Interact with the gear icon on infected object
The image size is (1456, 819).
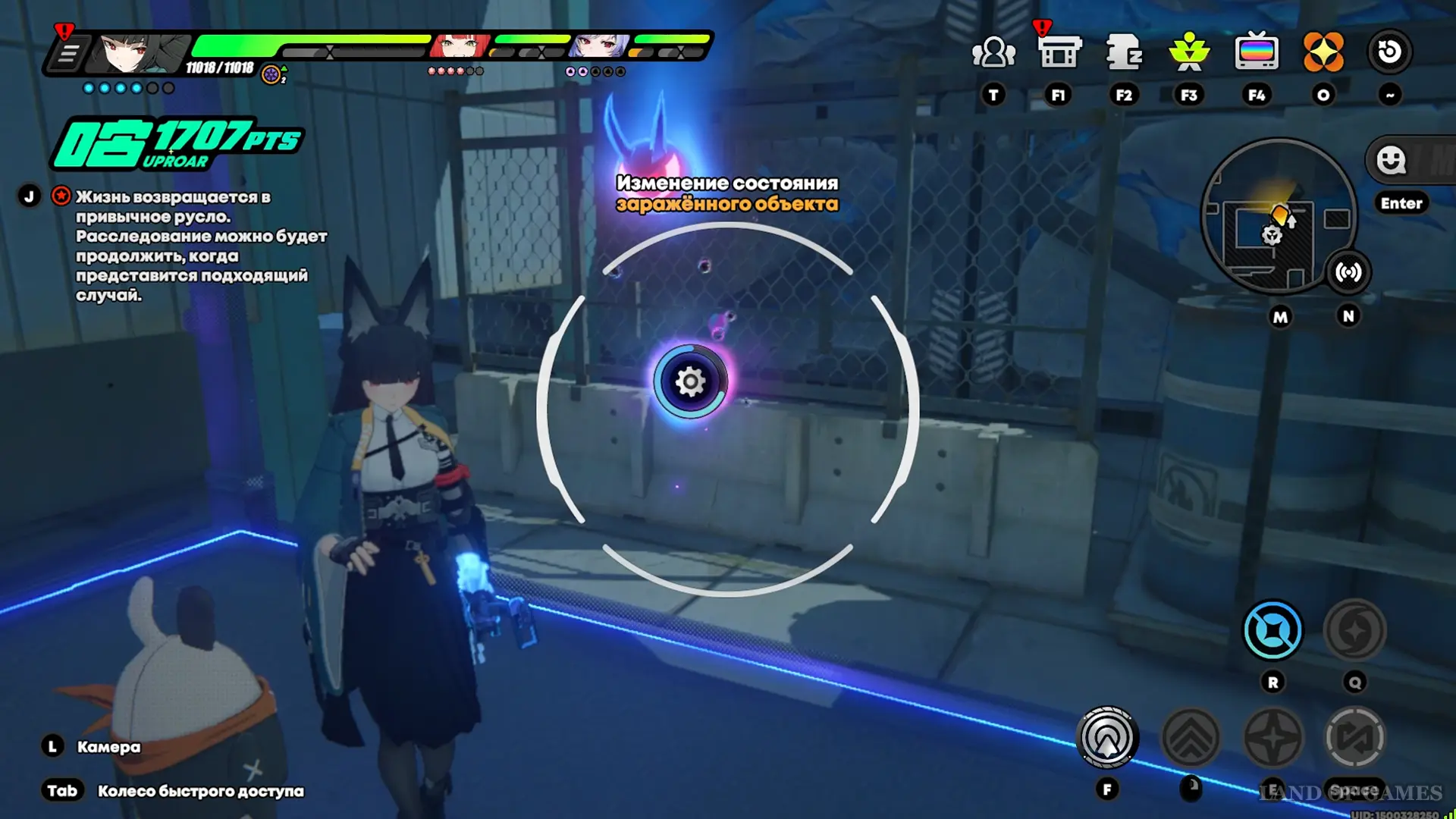coord(690,381)
